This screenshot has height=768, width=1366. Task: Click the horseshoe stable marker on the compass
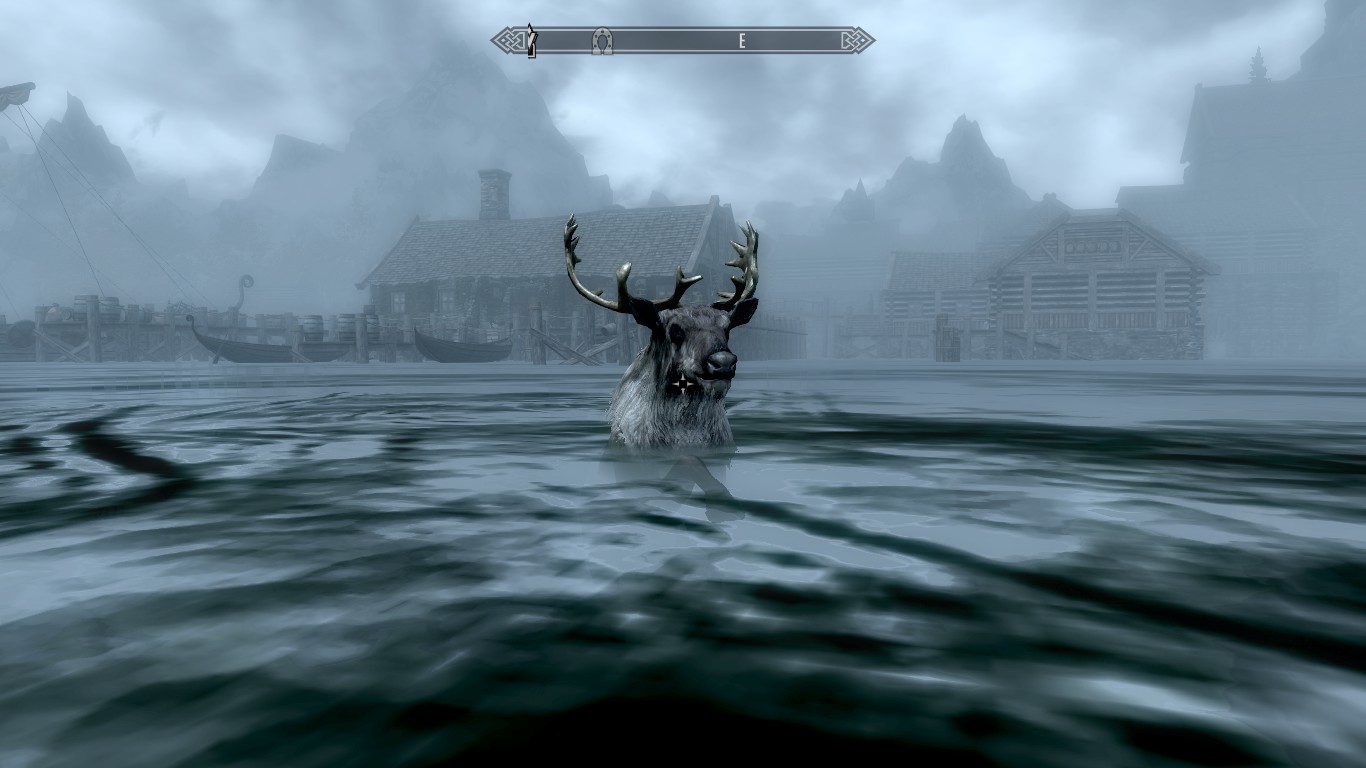pos(601,41)
